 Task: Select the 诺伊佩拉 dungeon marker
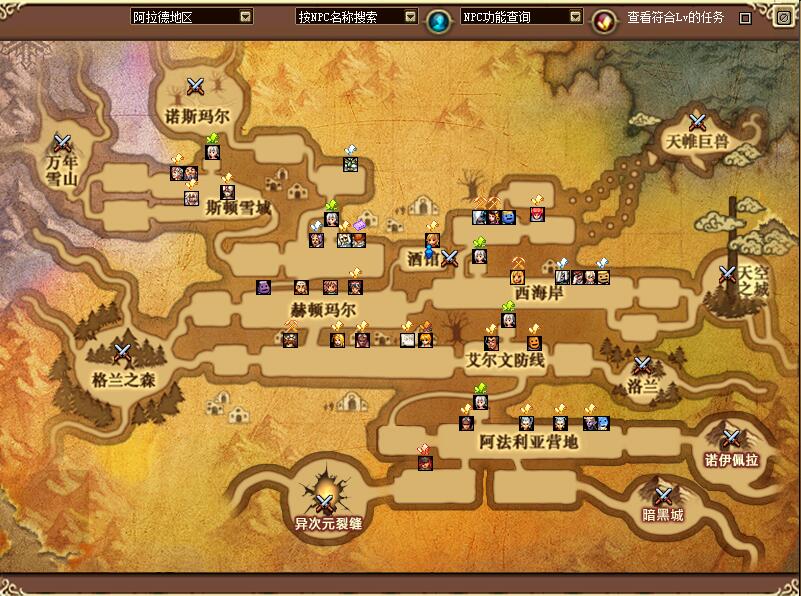coord(731,438)
